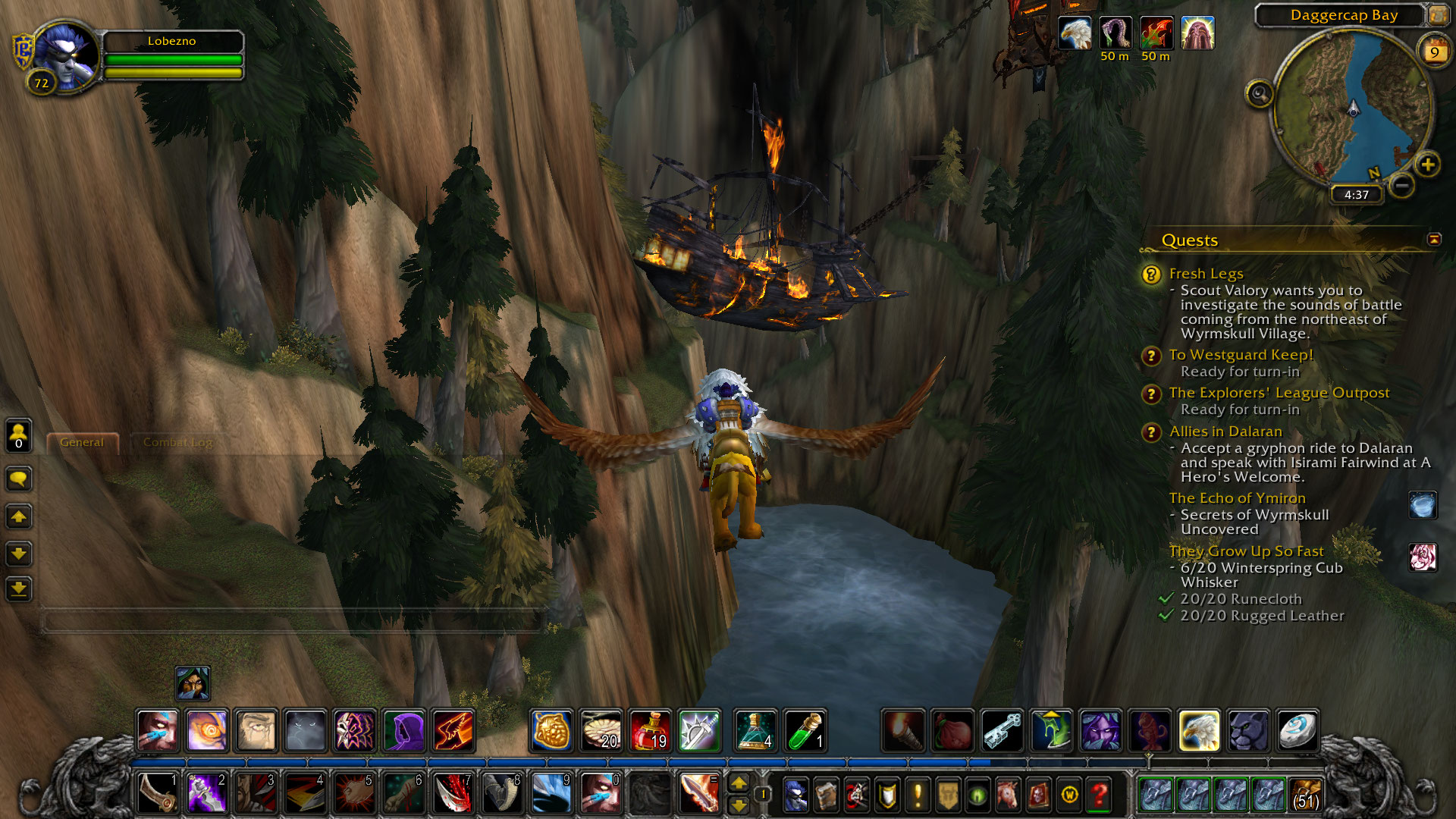Image resolution: width=1456 pixels, height=819 pixels.
Task: Use The Echo of Ymiron quest item
Action: click(1423, 505)
